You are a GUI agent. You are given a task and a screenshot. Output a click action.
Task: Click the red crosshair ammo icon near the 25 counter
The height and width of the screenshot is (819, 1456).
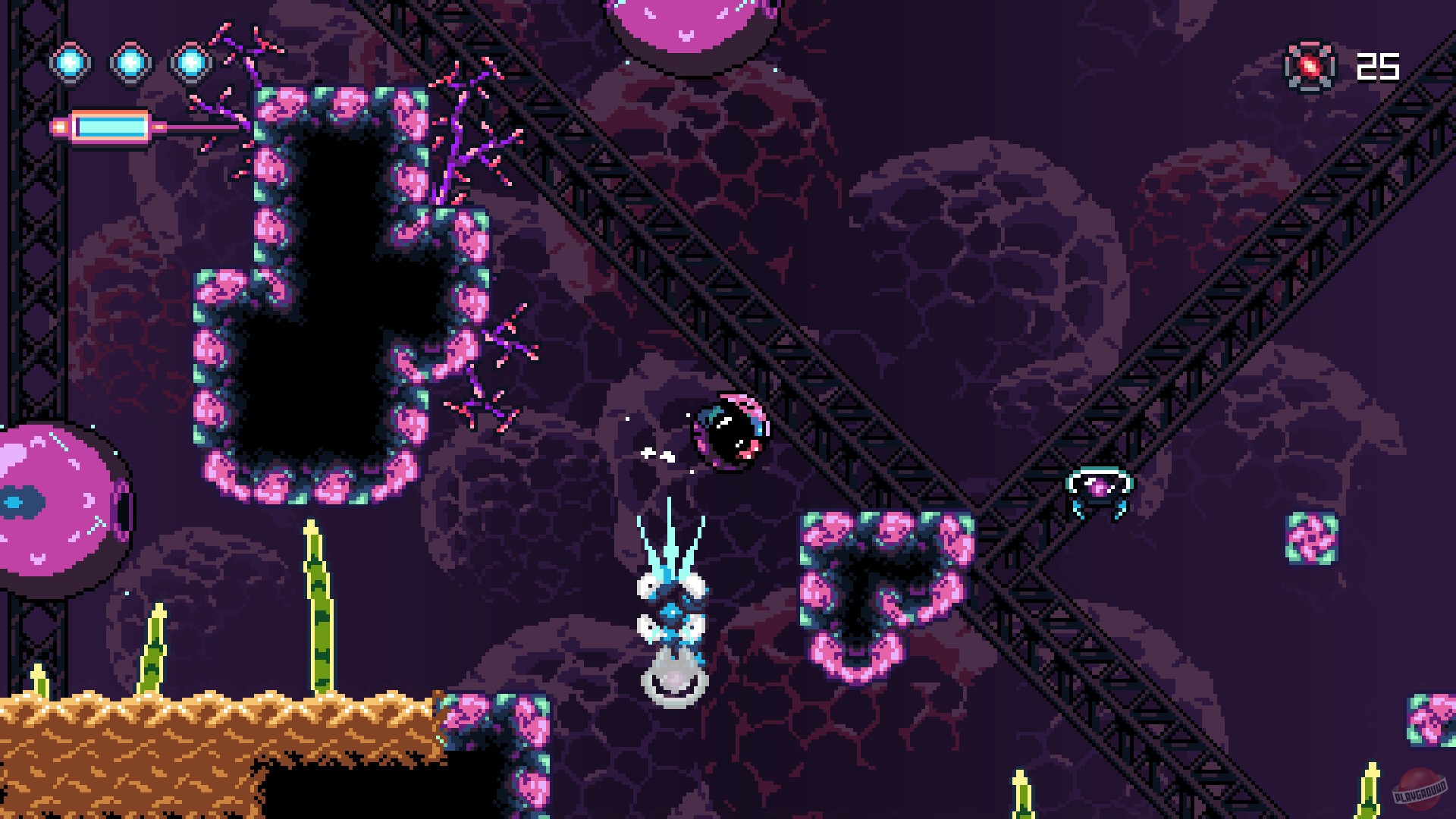click(1307, 68)
